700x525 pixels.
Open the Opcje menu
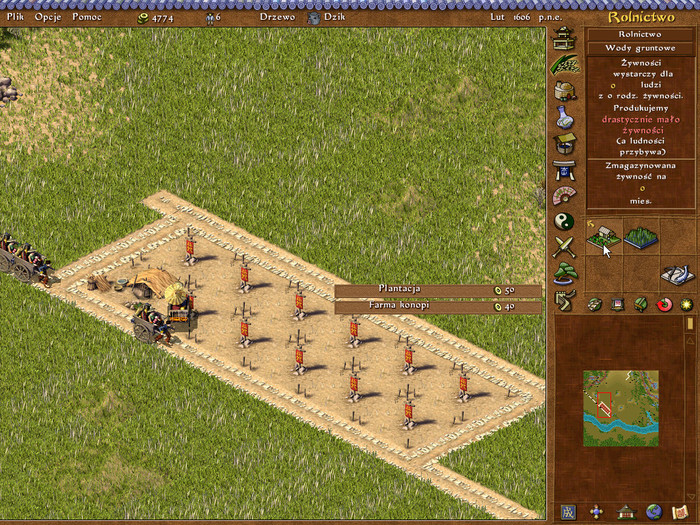click(x=47, y=17)
